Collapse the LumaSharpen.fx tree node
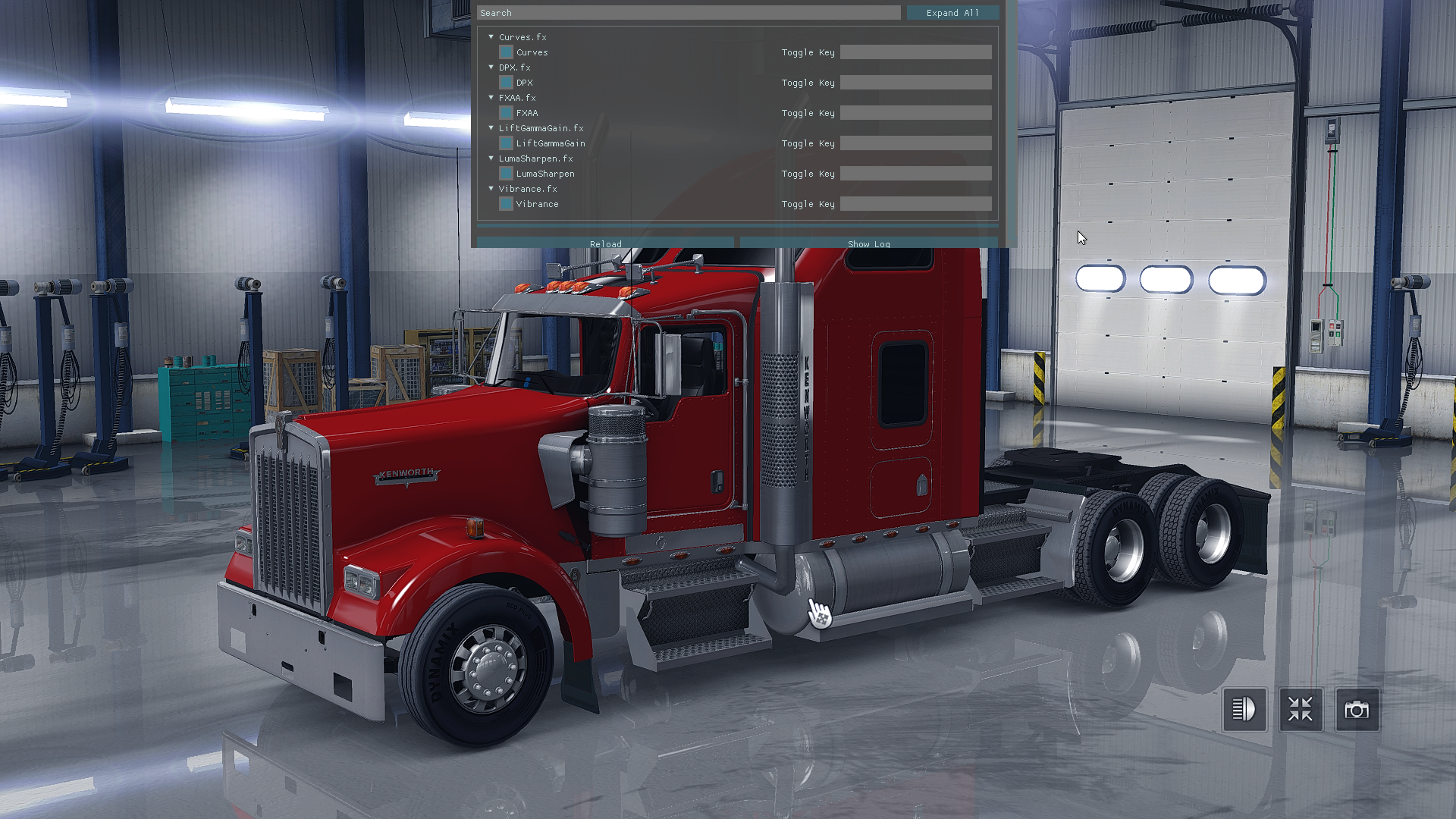 491,158
